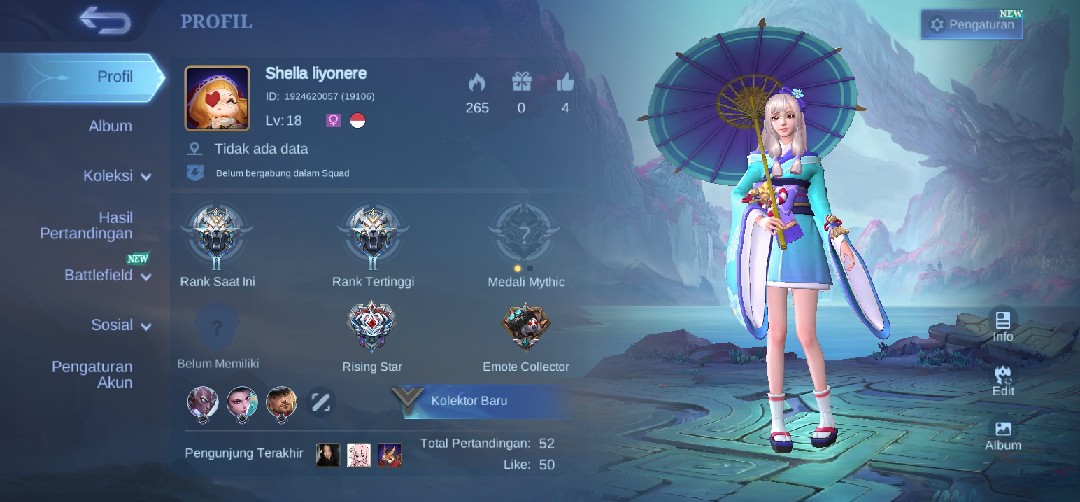
Task: Open the Pengaturan settings button
Action: pyautogui.click(x=971, y=24)
